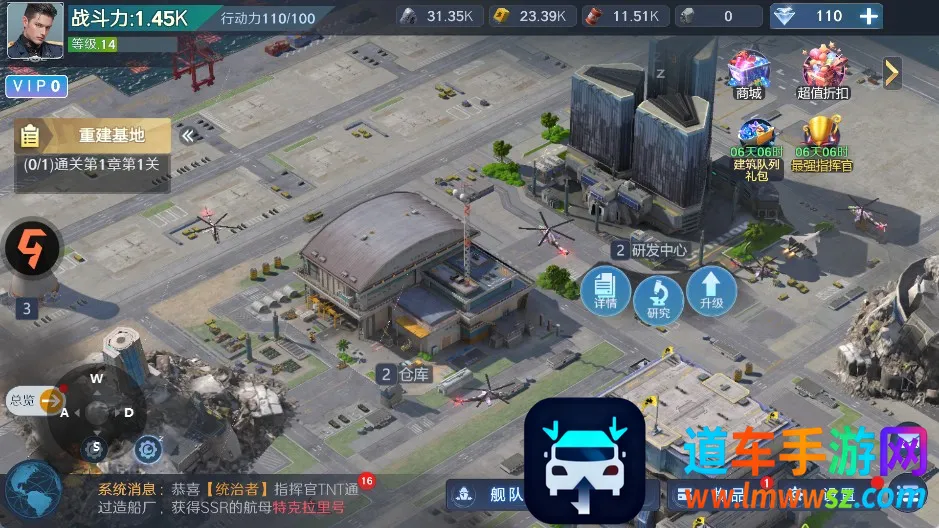This screenshot has width=939, height=528.
Task: Open the 商城 shop
Action: pyautogui.click(x=748, y=74)
